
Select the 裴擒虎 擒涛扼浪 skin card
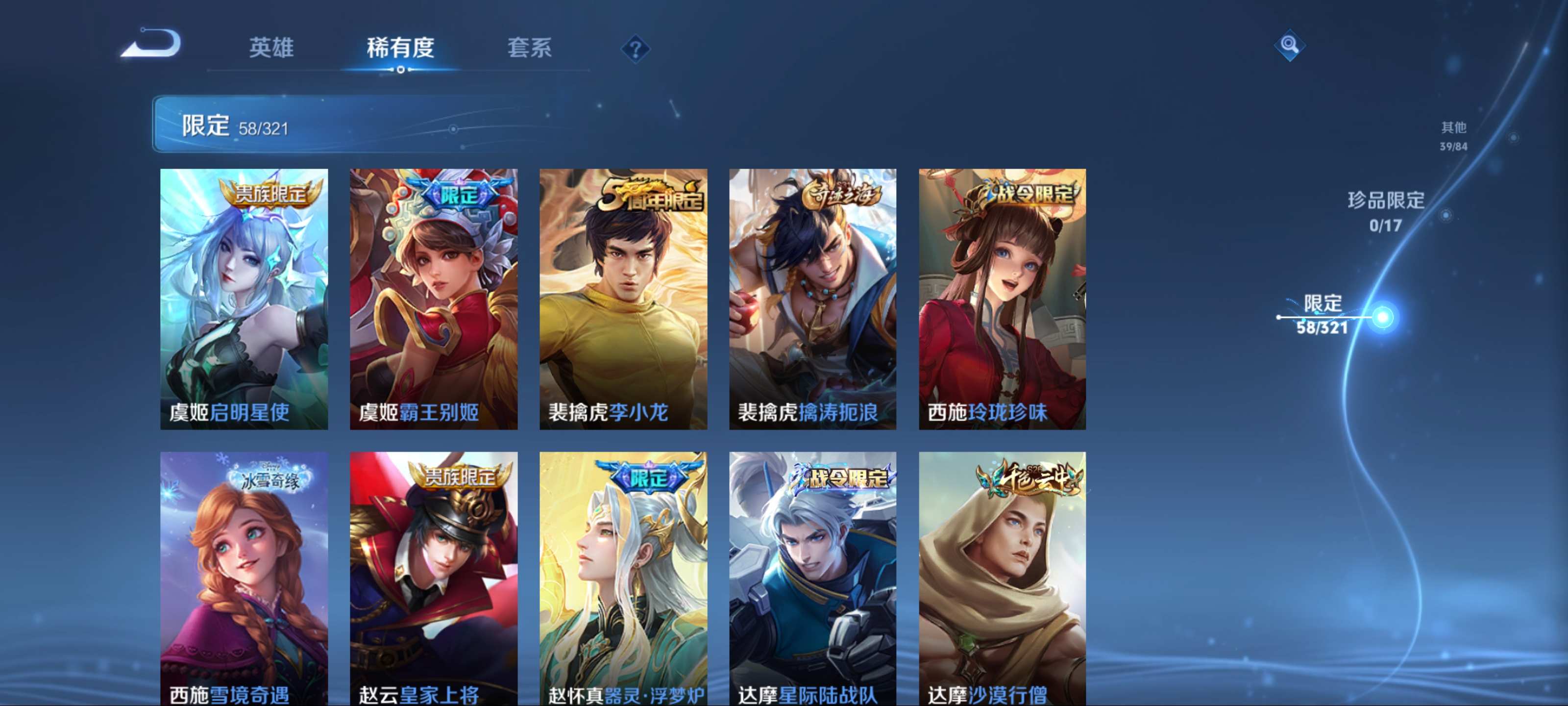(812, 299)
